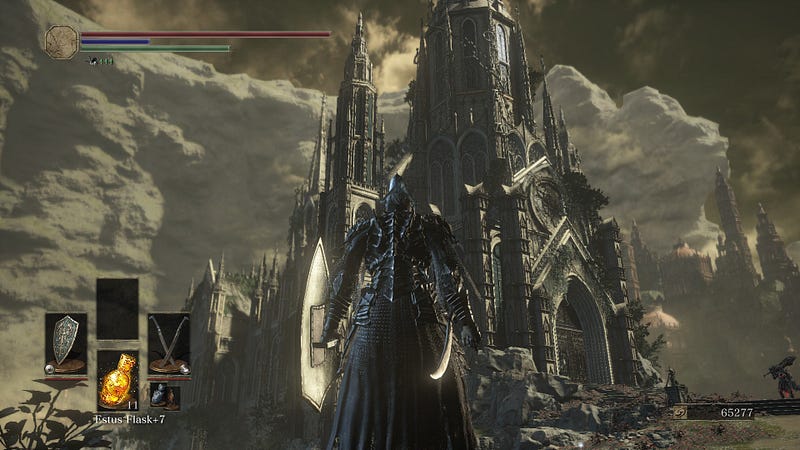Select the crossed twin swords weapon slot
Image resolution: width=800 pixels, height=450 pixels.
tap(168, 342)
